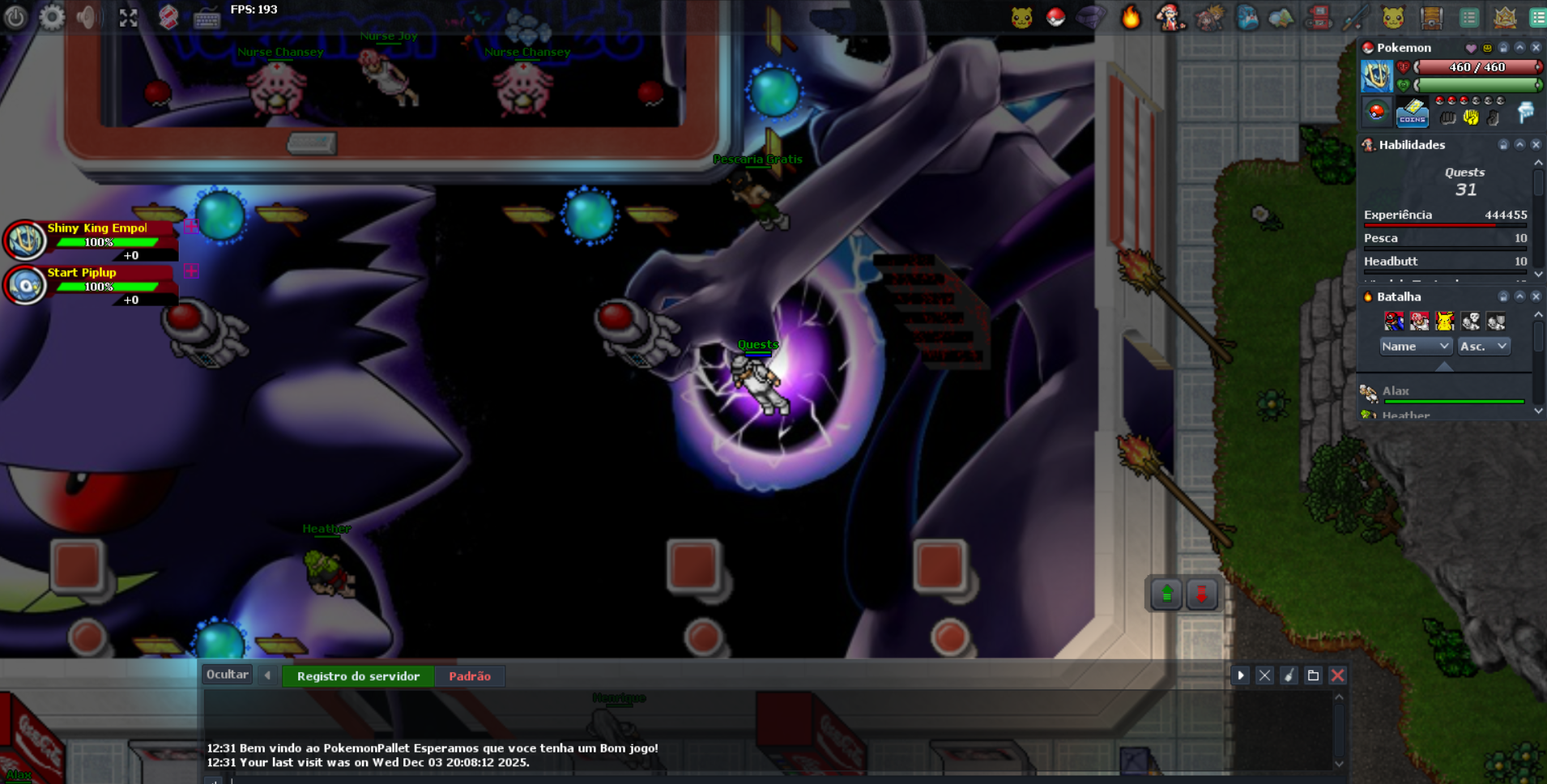This screenshot has height=784, width=1547.
Task: Switch to the Padrão chat tab
Action: [470, 676]
